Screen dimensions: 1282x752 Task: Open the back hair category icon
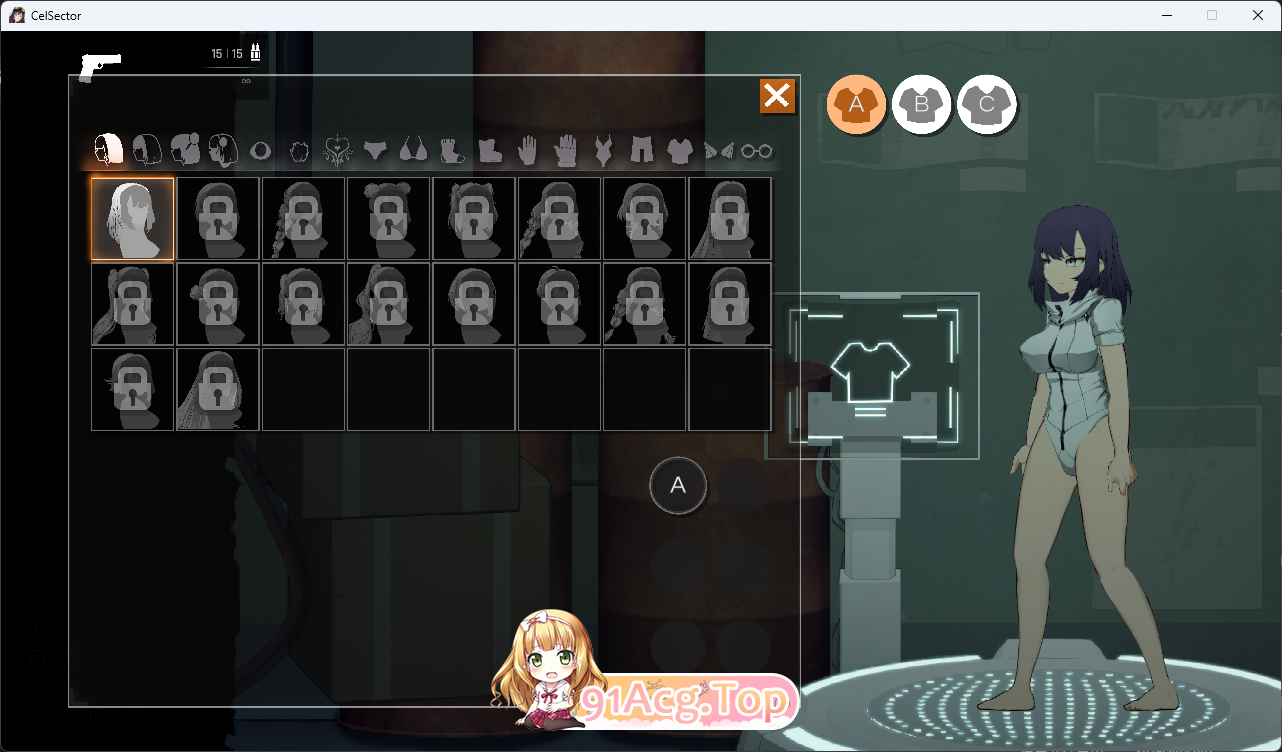click(148, 150)
